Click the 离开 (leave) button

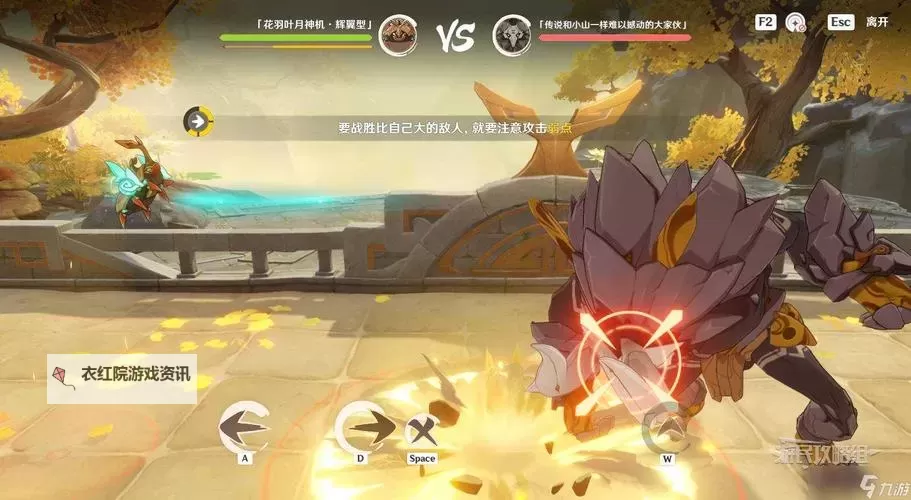(876, 21)
